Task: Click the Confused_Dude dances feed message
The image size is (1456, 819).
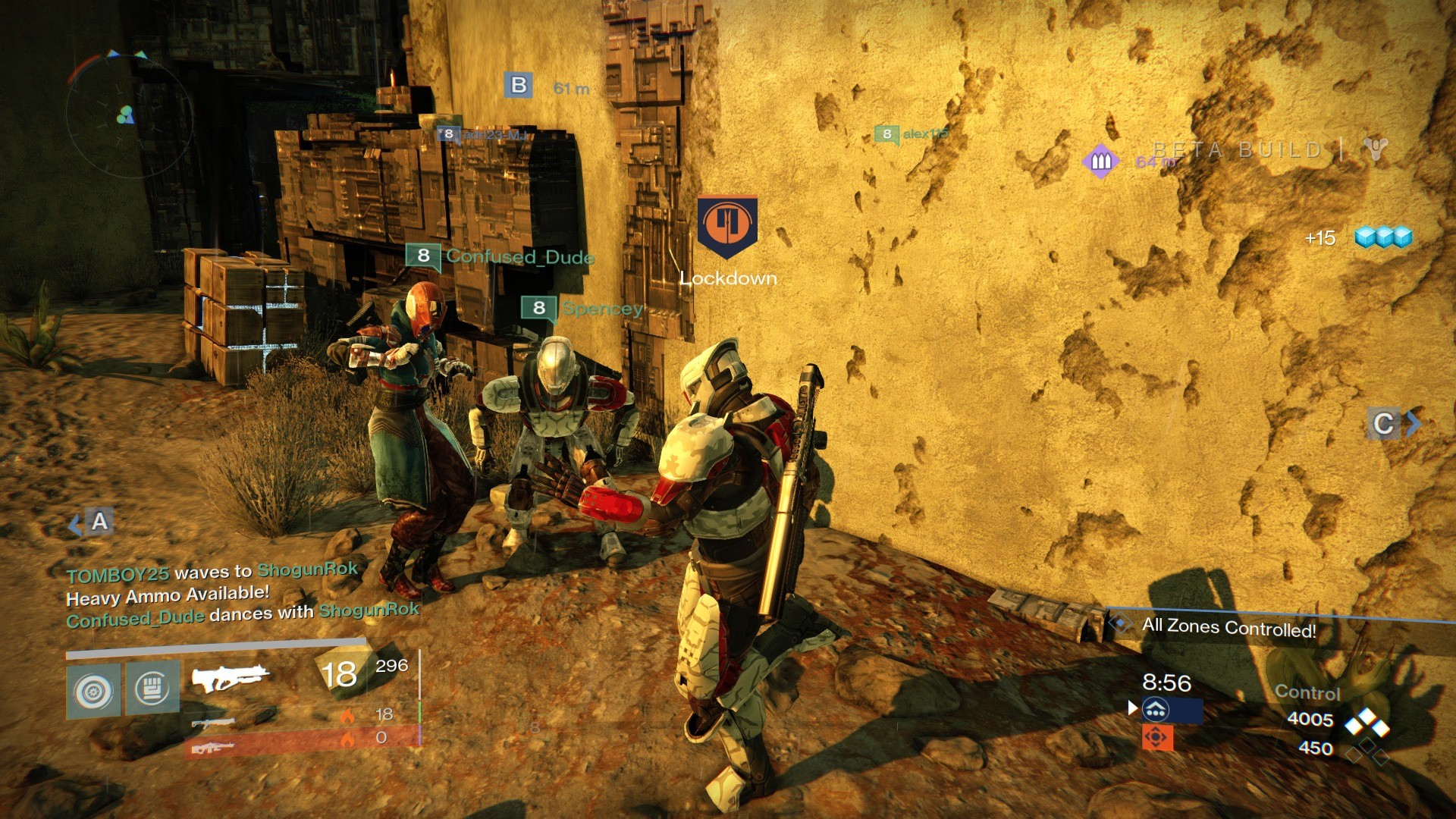Action: (243, 614)
